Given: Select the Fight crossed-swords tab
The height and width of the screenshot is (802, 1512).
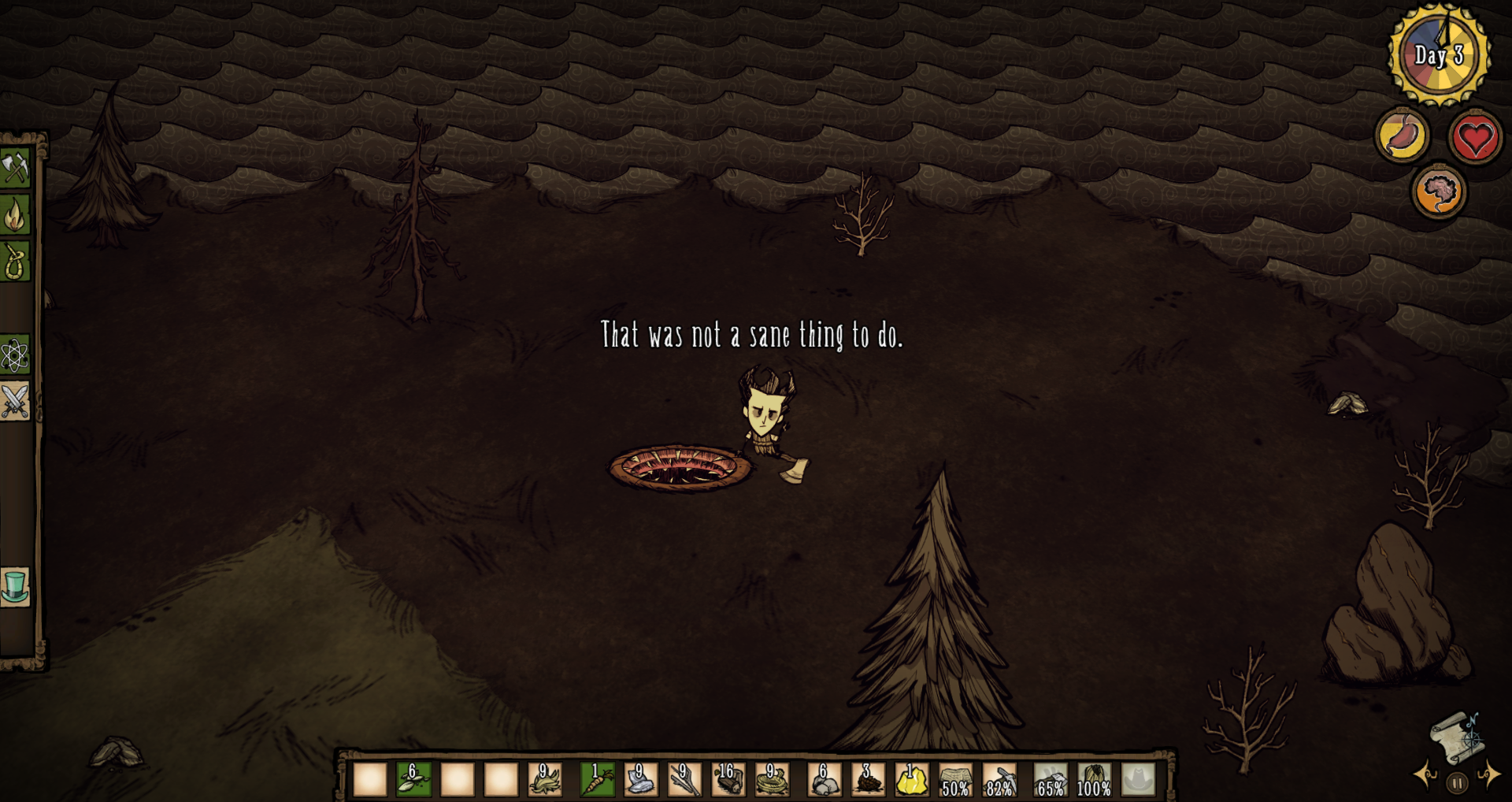Looking at the screenshot, I should coord(15,402).
